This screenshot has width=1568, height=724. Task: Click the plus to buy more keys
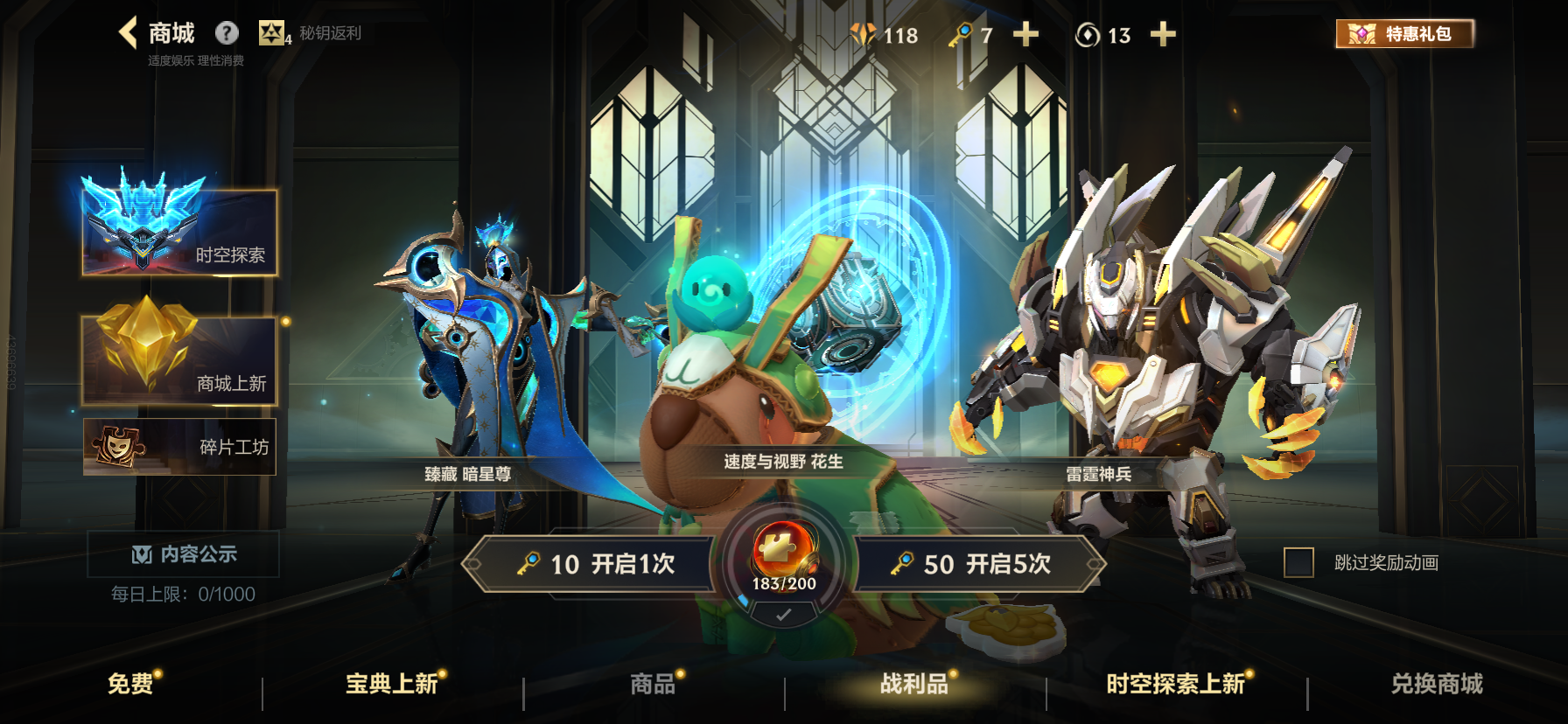click(1025, 36)
